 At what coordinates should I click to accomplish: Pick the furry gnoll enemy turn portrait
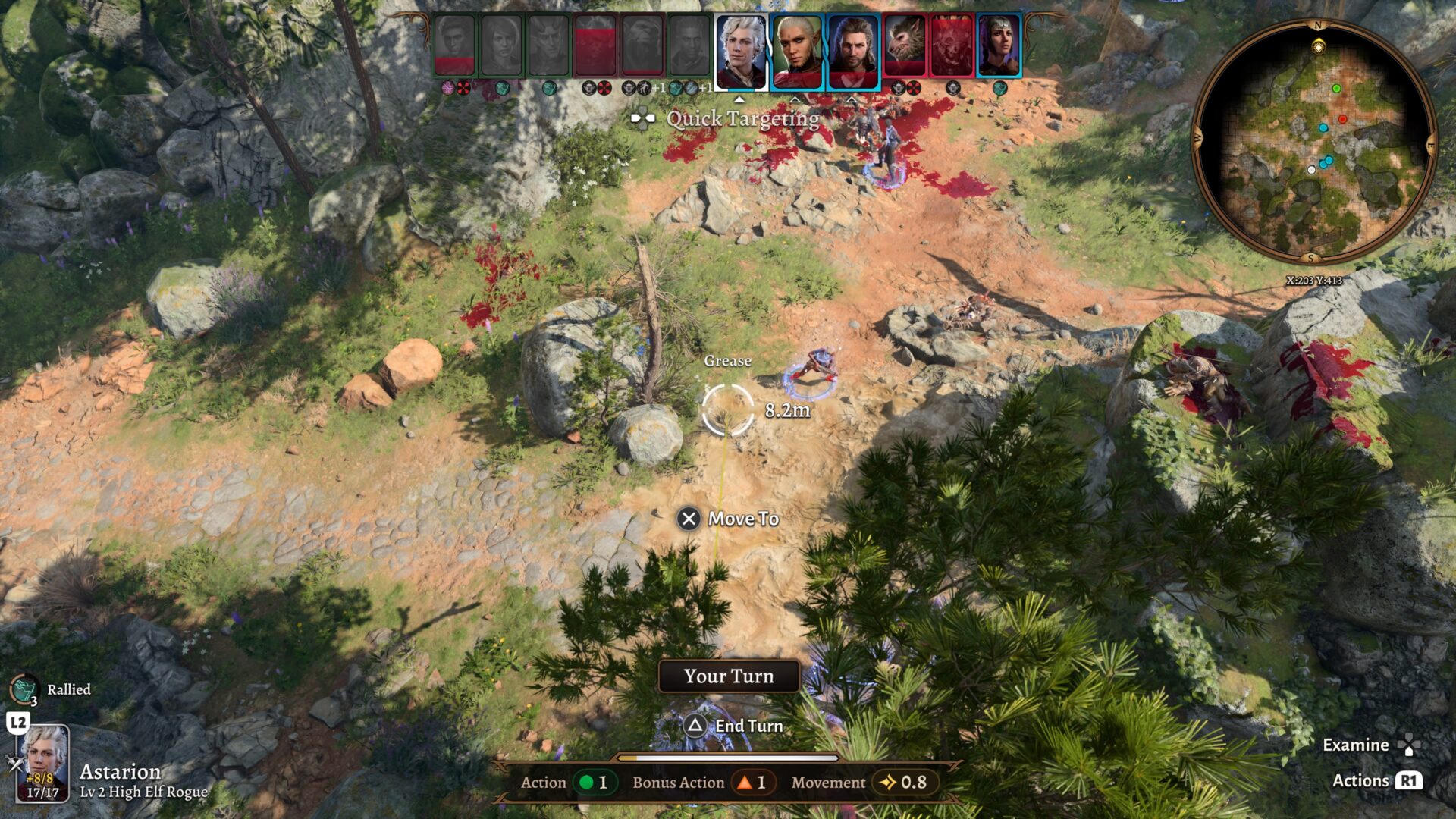(x=905, y=47)
